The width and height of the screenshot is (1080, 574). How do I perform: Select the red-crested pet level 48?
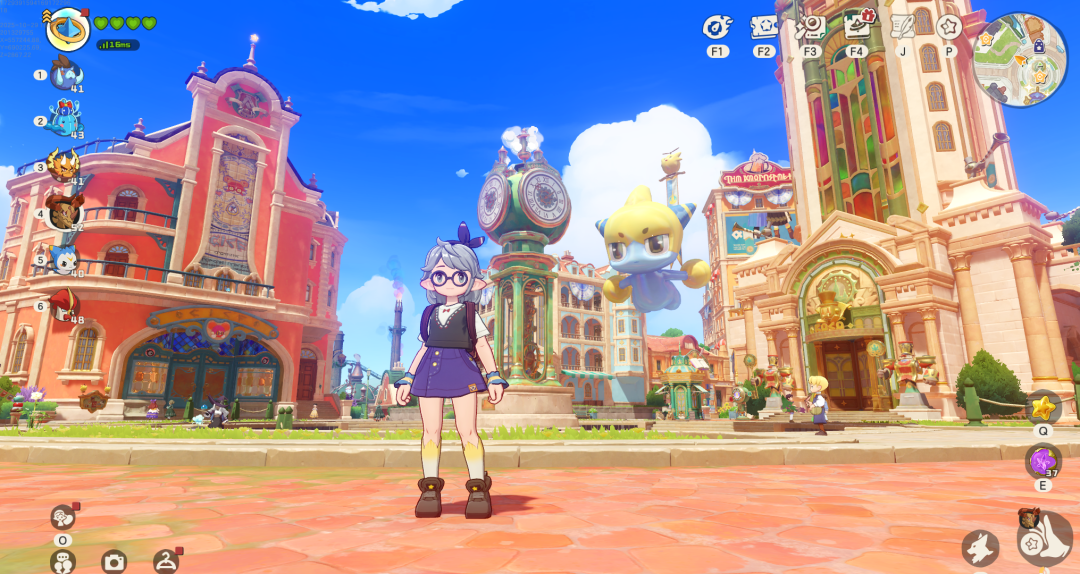[x=65, y=305]
